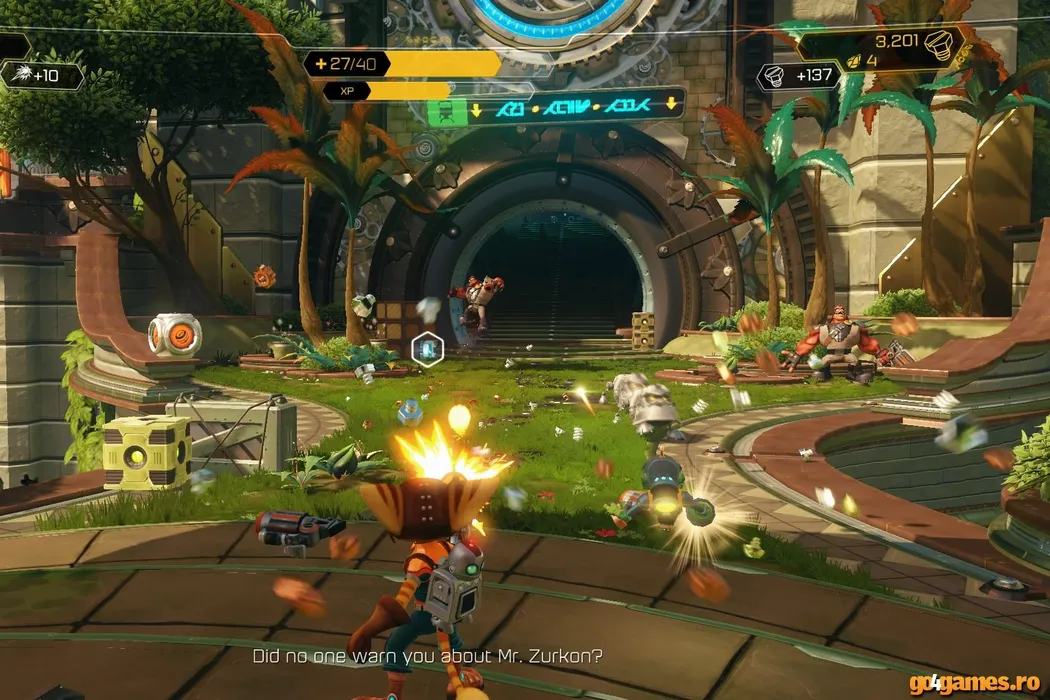Screen dimensions: 1050x700
Task: Click the spiky ammo pickup icon
Action: point(18,75)
